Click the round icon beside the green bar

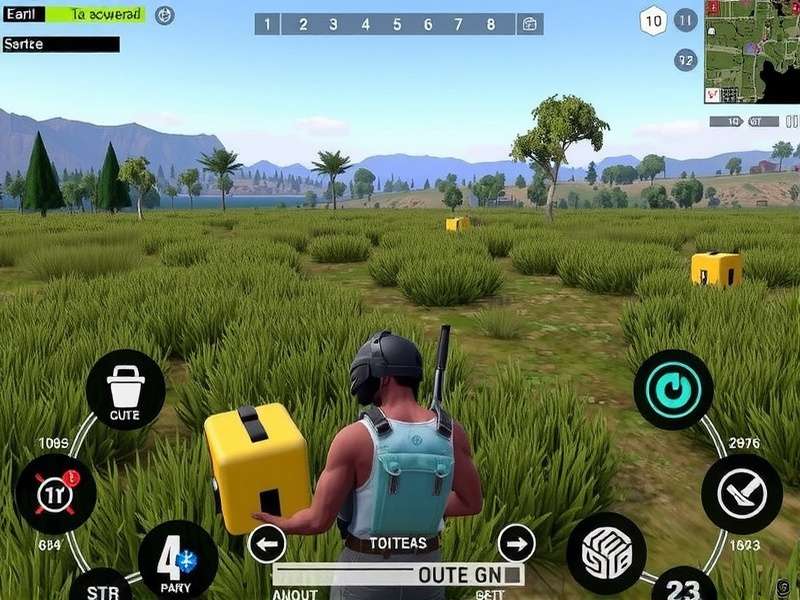pyautogui.click(x=165, y=15)
